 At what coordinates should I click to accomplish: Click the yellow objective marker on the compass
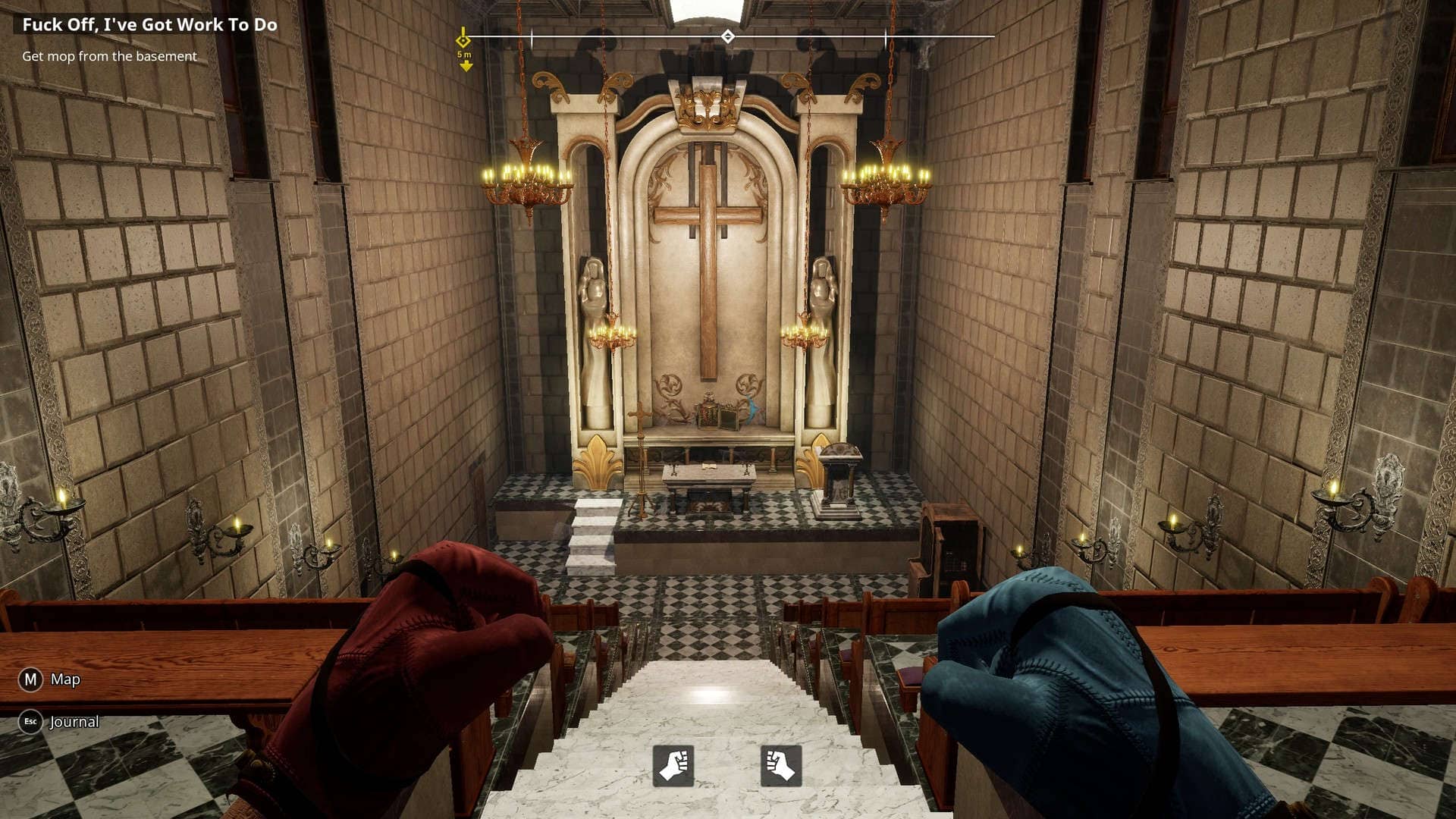tap(463, 40)
